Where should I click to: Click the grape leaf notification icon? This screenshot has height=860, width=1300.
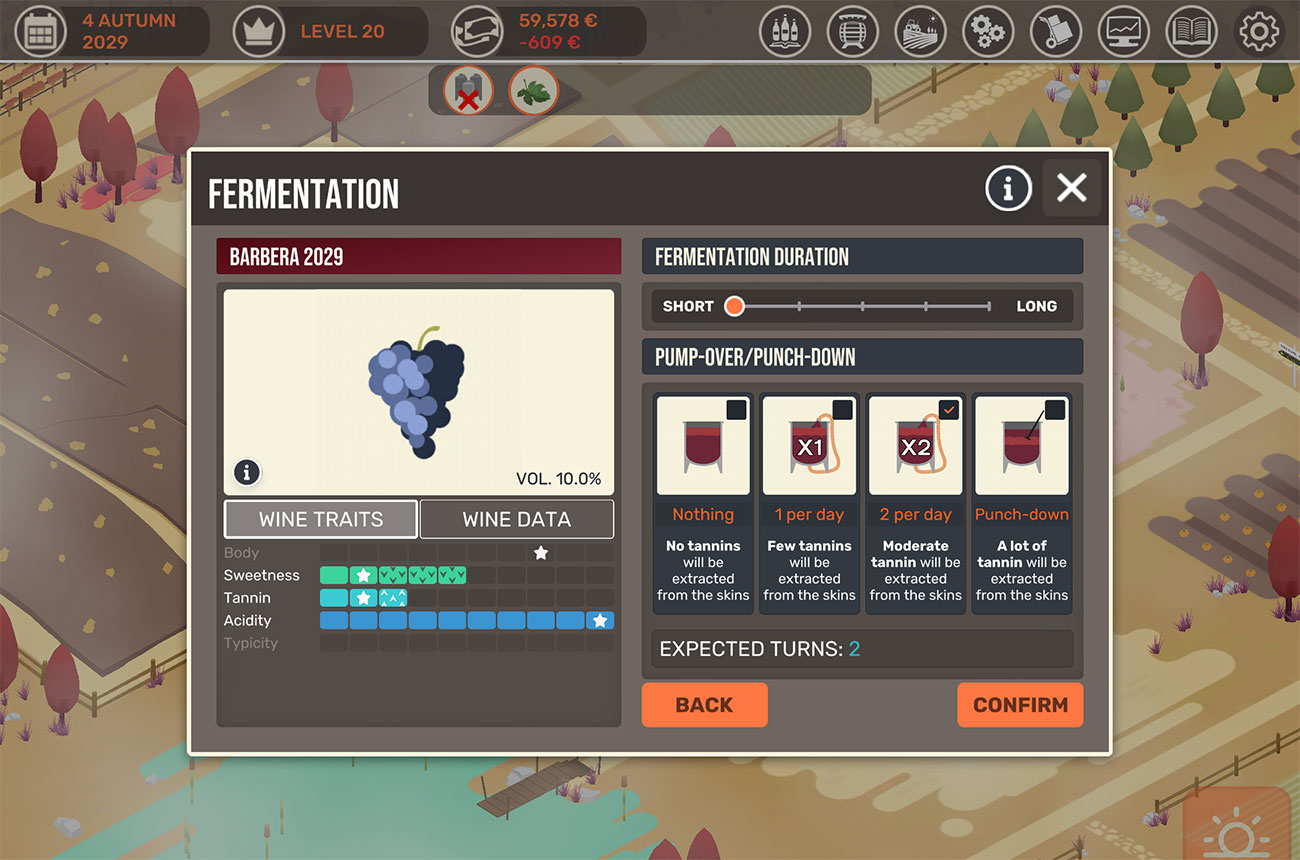click(533, 90)
